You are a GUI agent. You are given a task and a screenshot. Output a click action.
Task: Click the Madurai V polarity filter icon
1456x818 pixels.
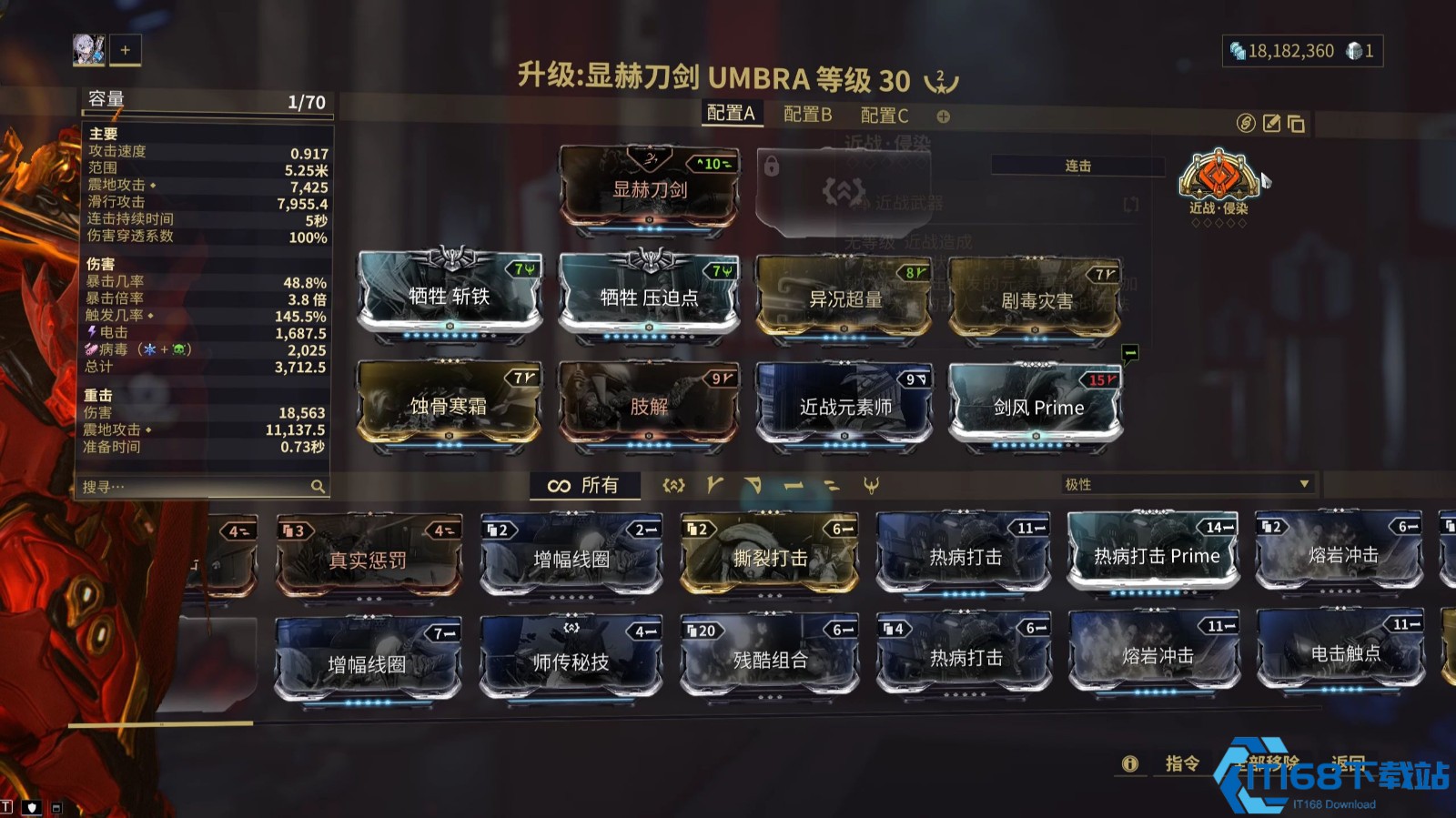[x=713, y=485]
